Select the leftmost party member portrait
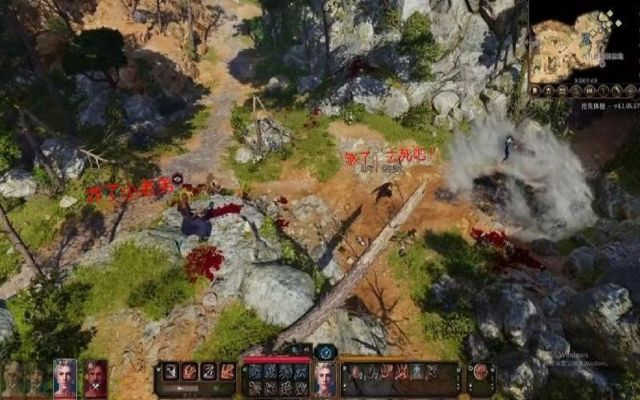 click(x=12, y=377)
